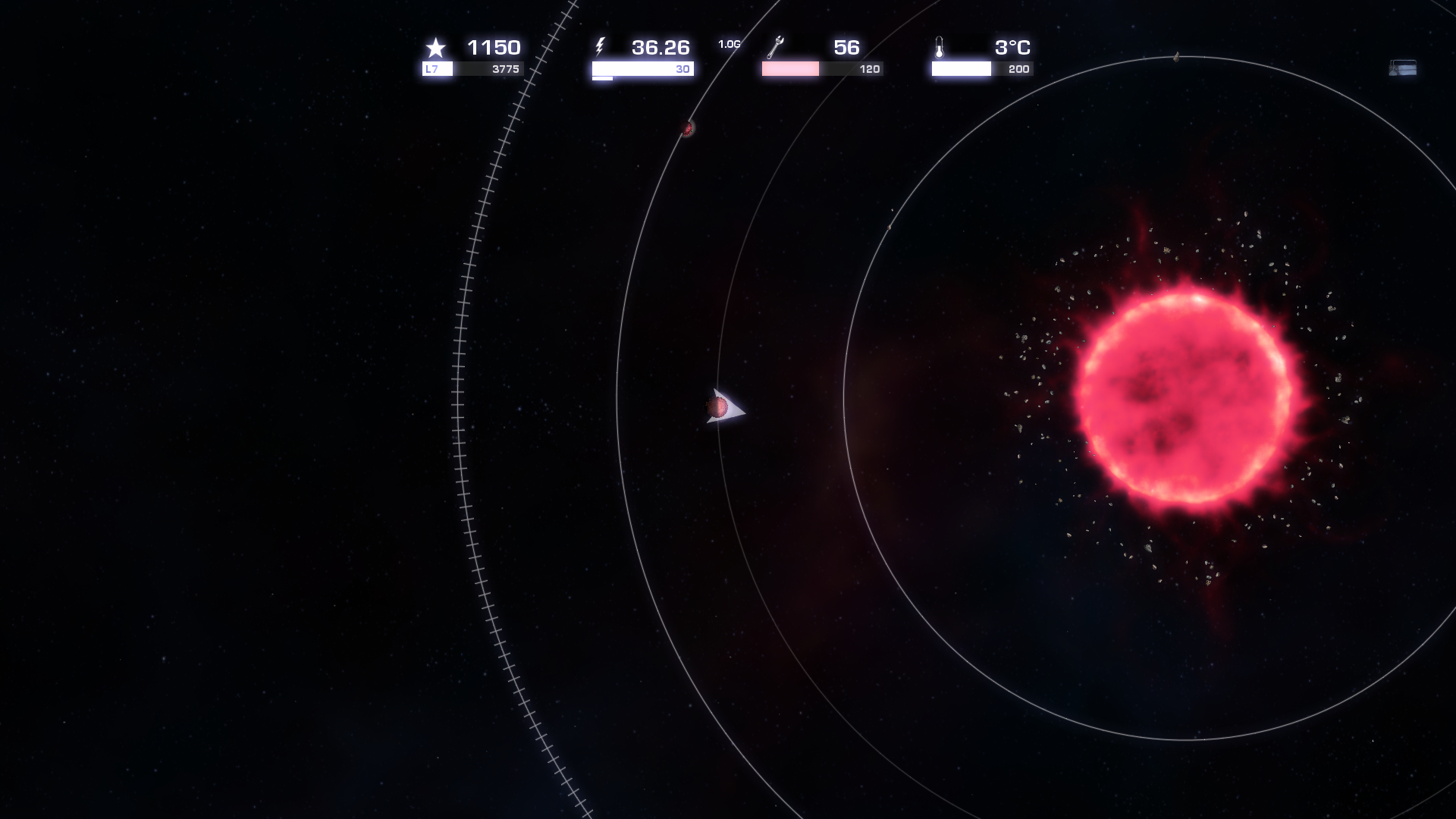Open the cargo inventory icon top right
The width and height of the screenshot is (1456, 819).
point(1401,68)
